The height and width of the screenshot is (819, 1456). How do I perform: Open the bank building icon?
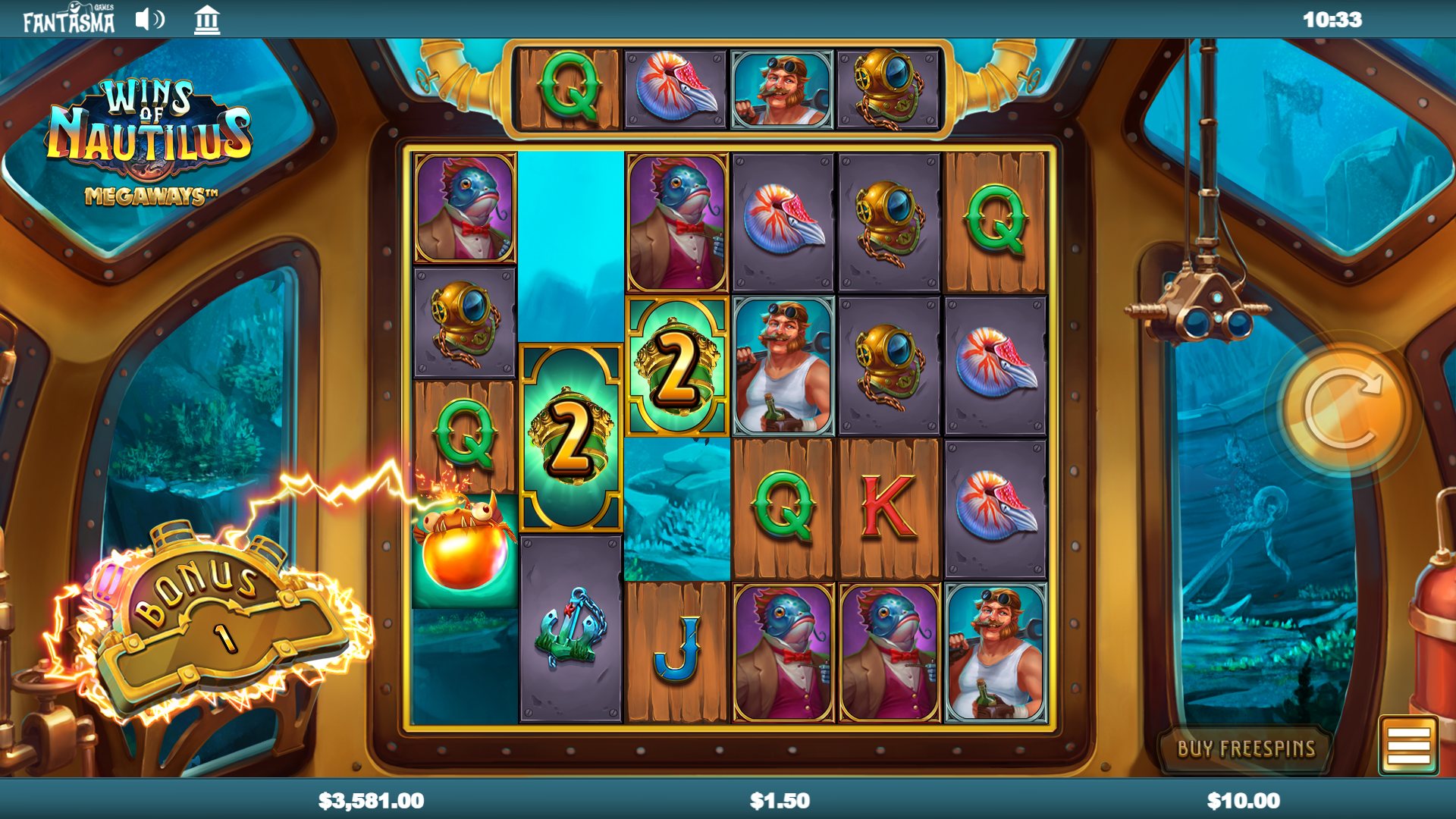(x=206, y=20)
